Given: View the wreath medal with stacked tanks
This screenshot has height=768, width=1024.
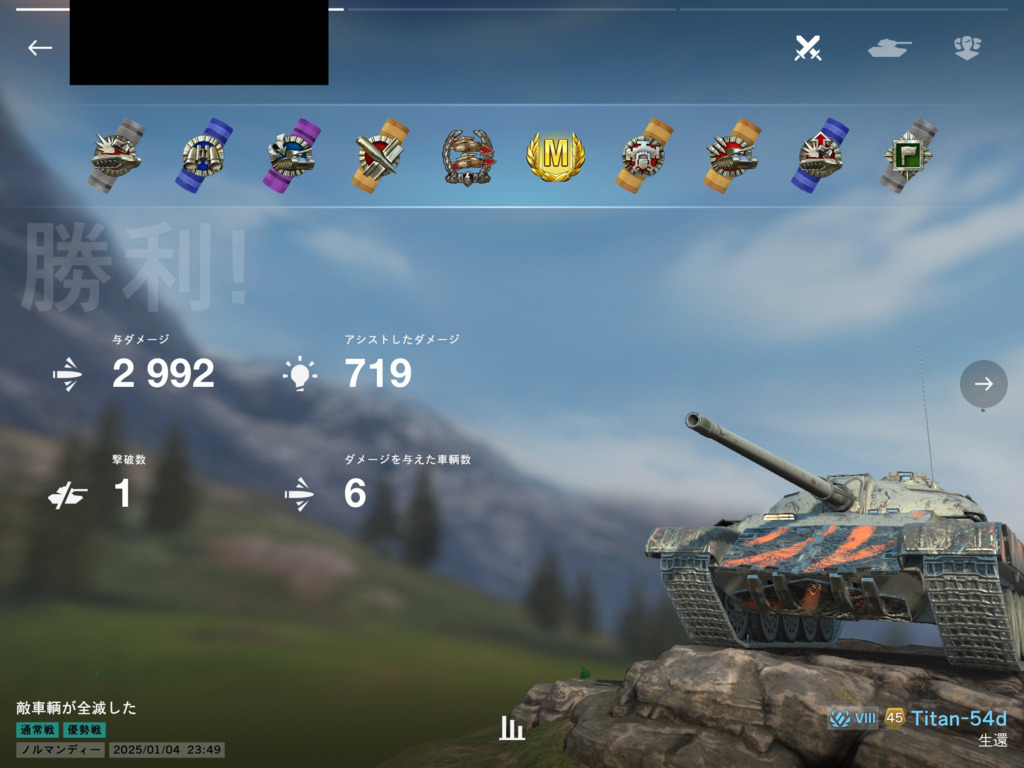Looking at the screenshot, I should 468,156.
